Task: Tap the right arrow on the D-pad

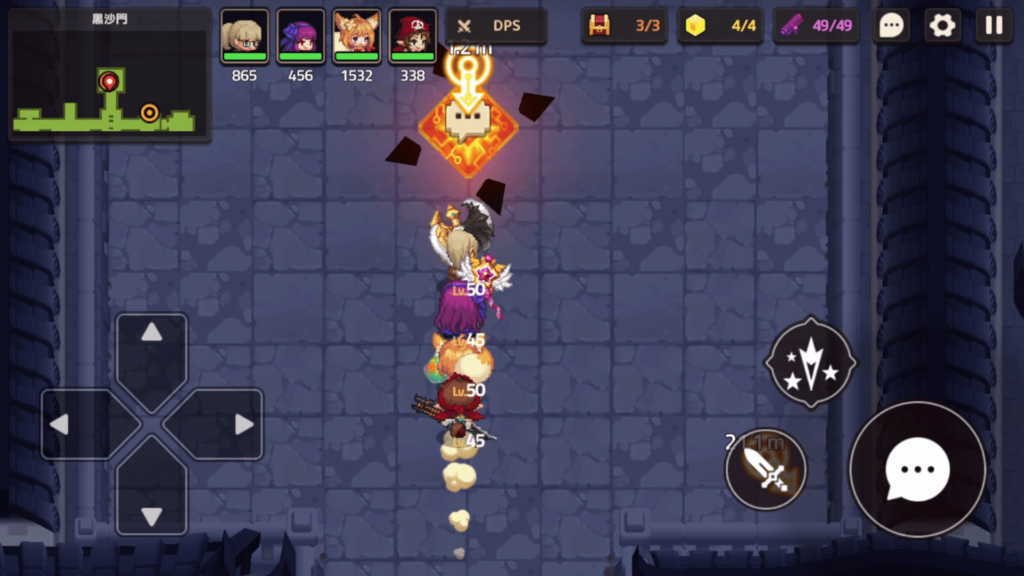Action: click(x=228, y=424)
